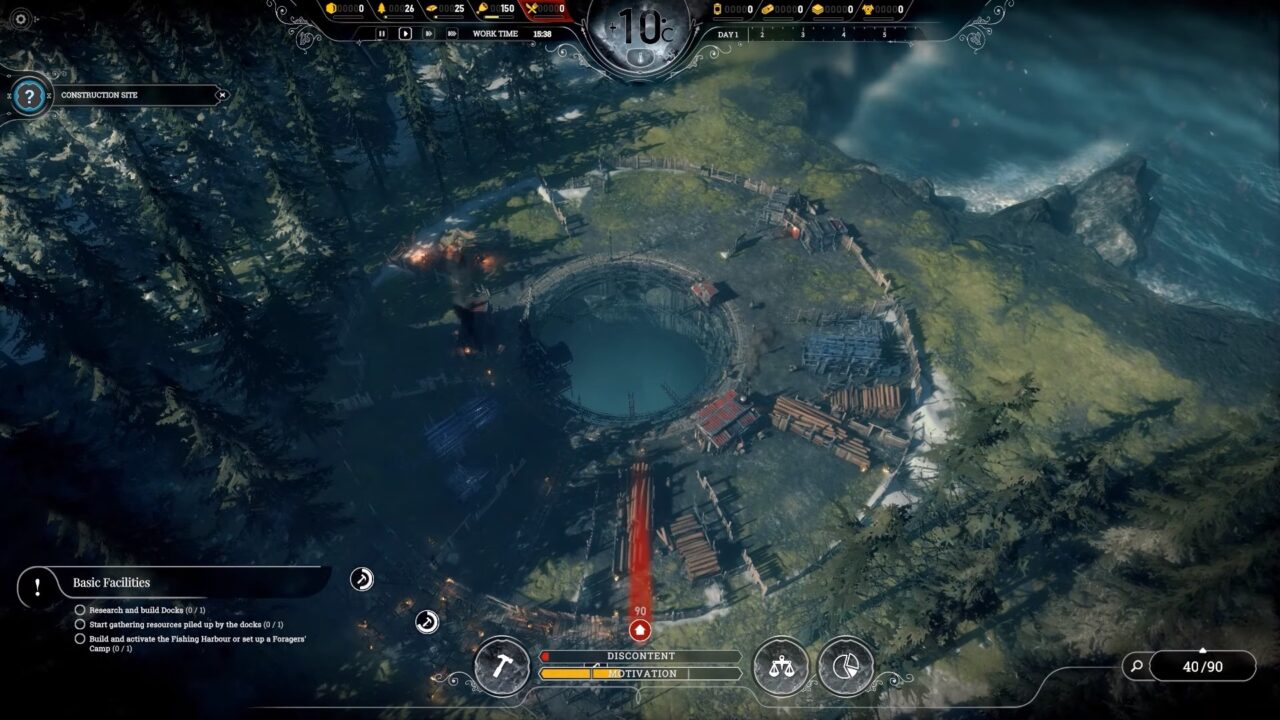Click the red homeless shelter alert icon
The height and width of the screenshot is (720, 1280).
(640, 630)
